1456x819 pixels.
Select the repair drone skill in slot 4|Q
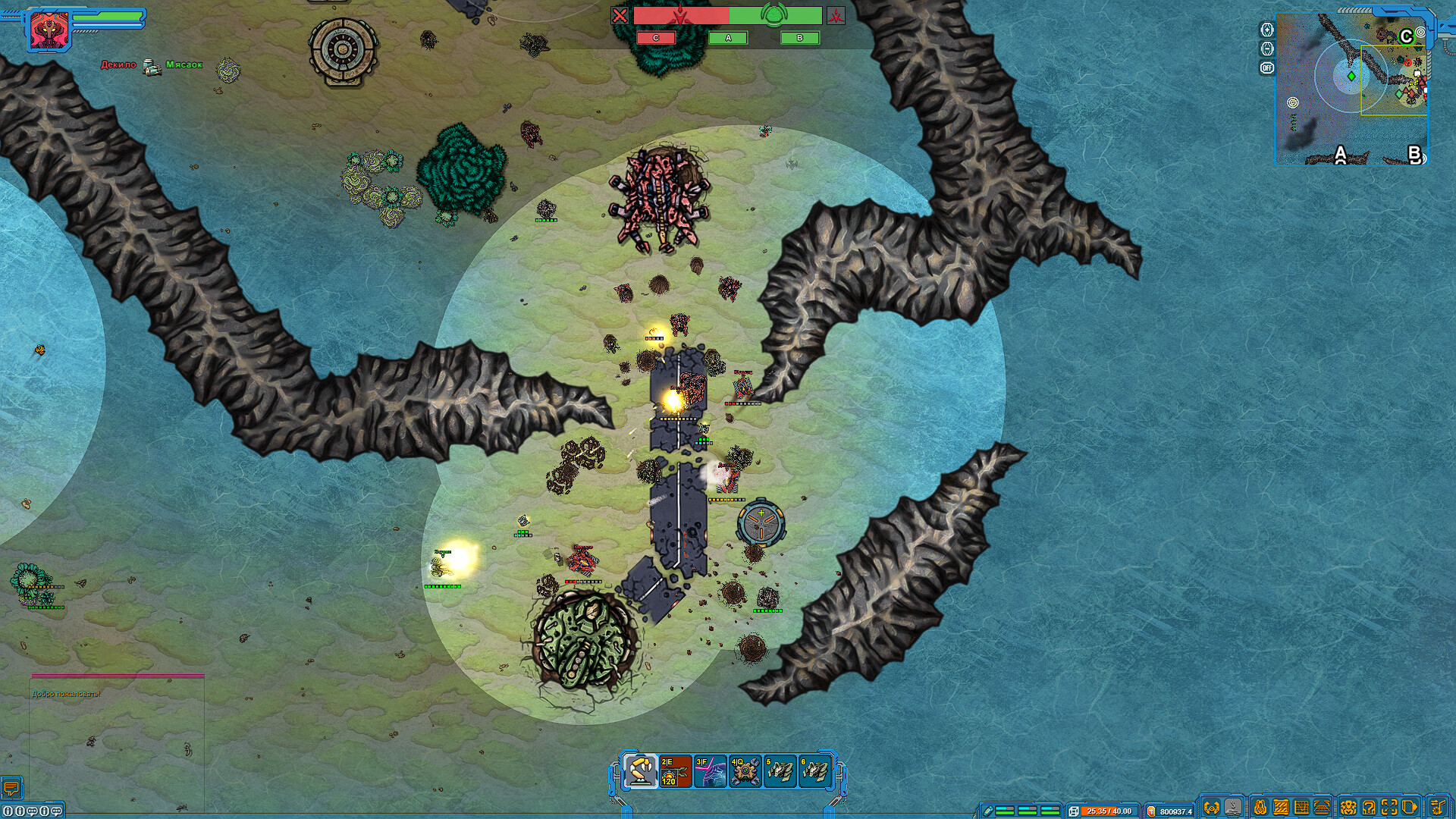[745, 771]
